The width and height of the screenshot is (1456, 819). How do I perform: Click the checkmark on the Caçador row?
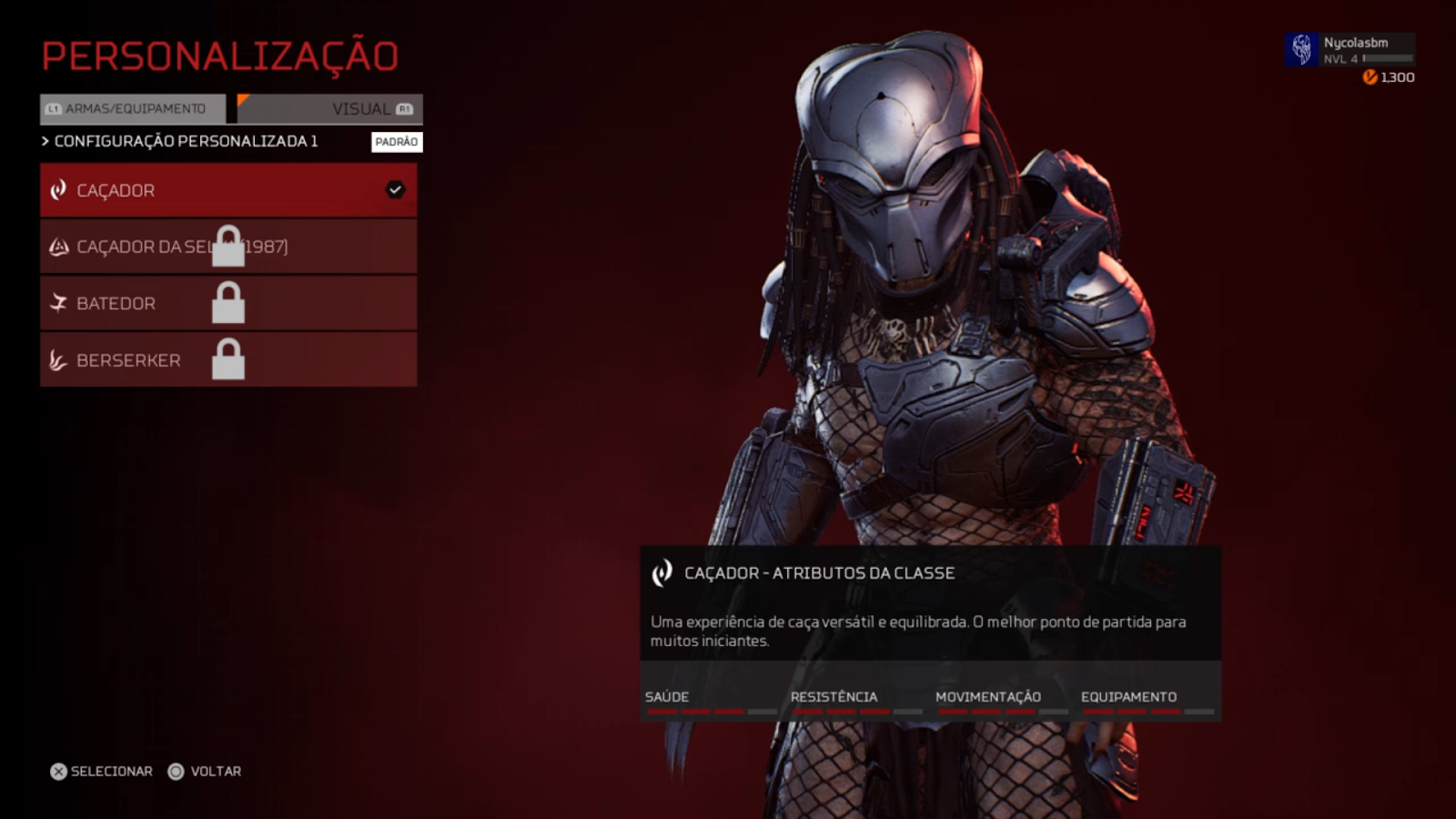[x=393, y=189]
